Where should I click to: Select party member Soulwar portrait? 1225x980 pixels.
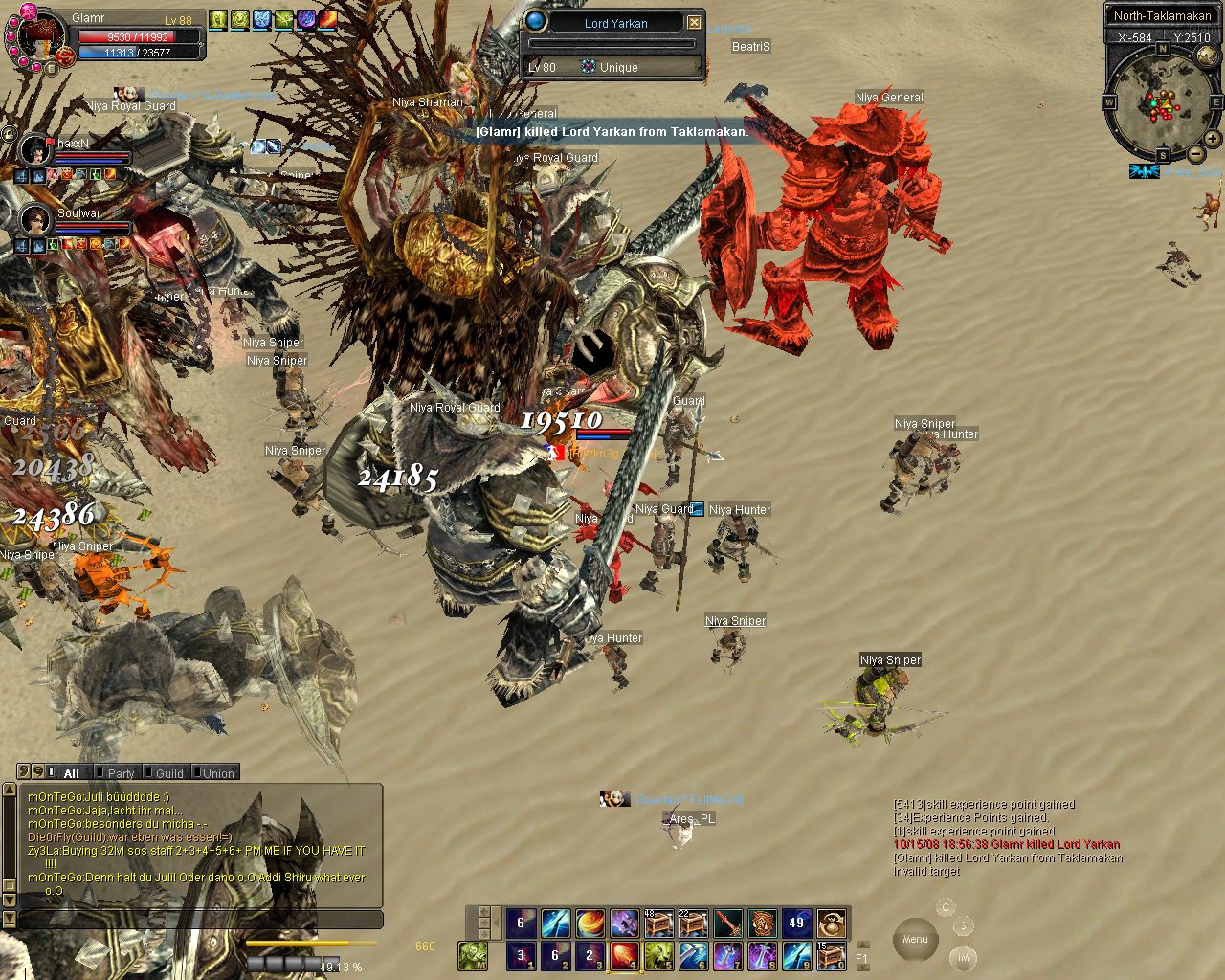pos(35,220)
